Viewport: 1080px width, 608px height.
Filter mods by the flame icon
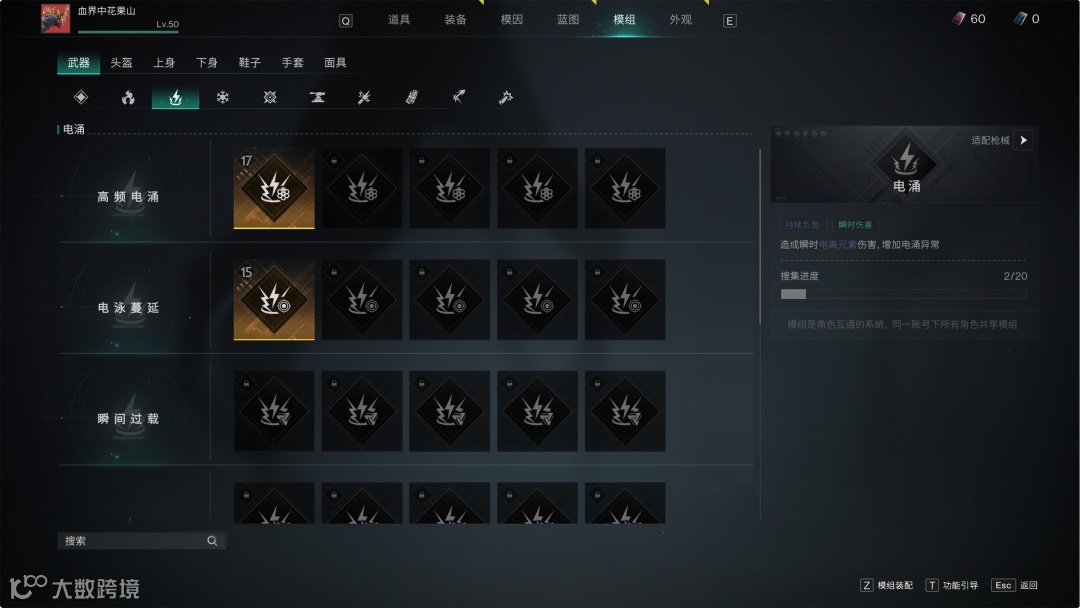128,98
